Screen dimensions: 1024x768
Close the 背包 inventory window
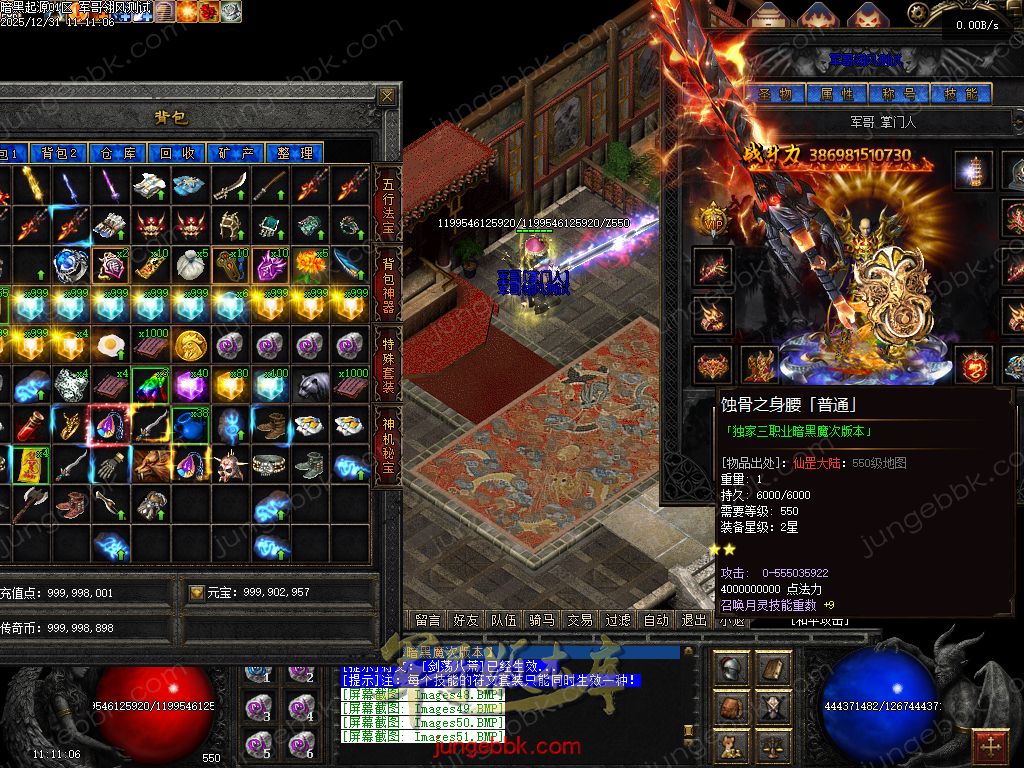pyautogui.click(x=387, y=96)
